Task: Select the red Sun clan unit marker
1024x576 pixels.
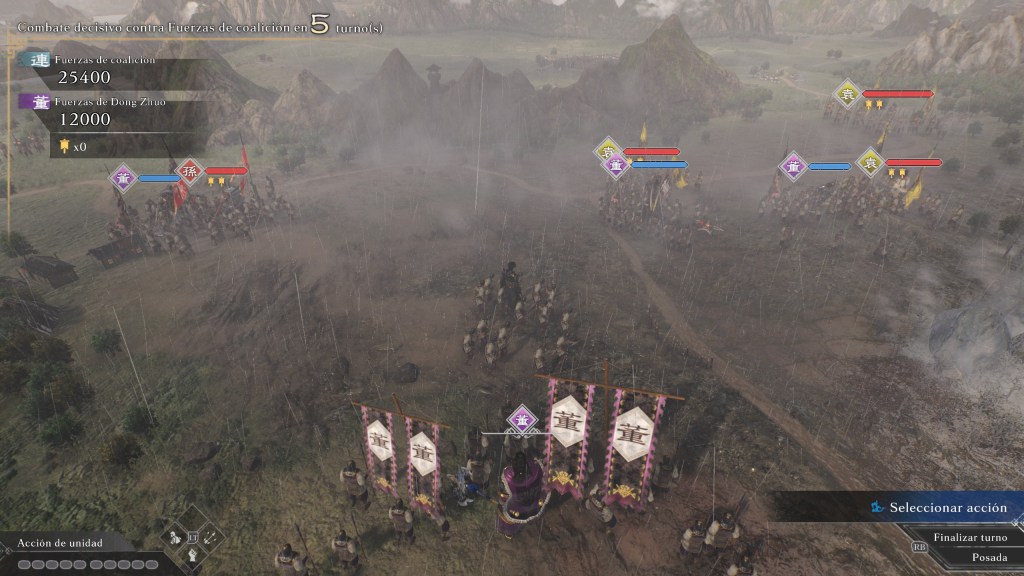Action: point(190,172)
